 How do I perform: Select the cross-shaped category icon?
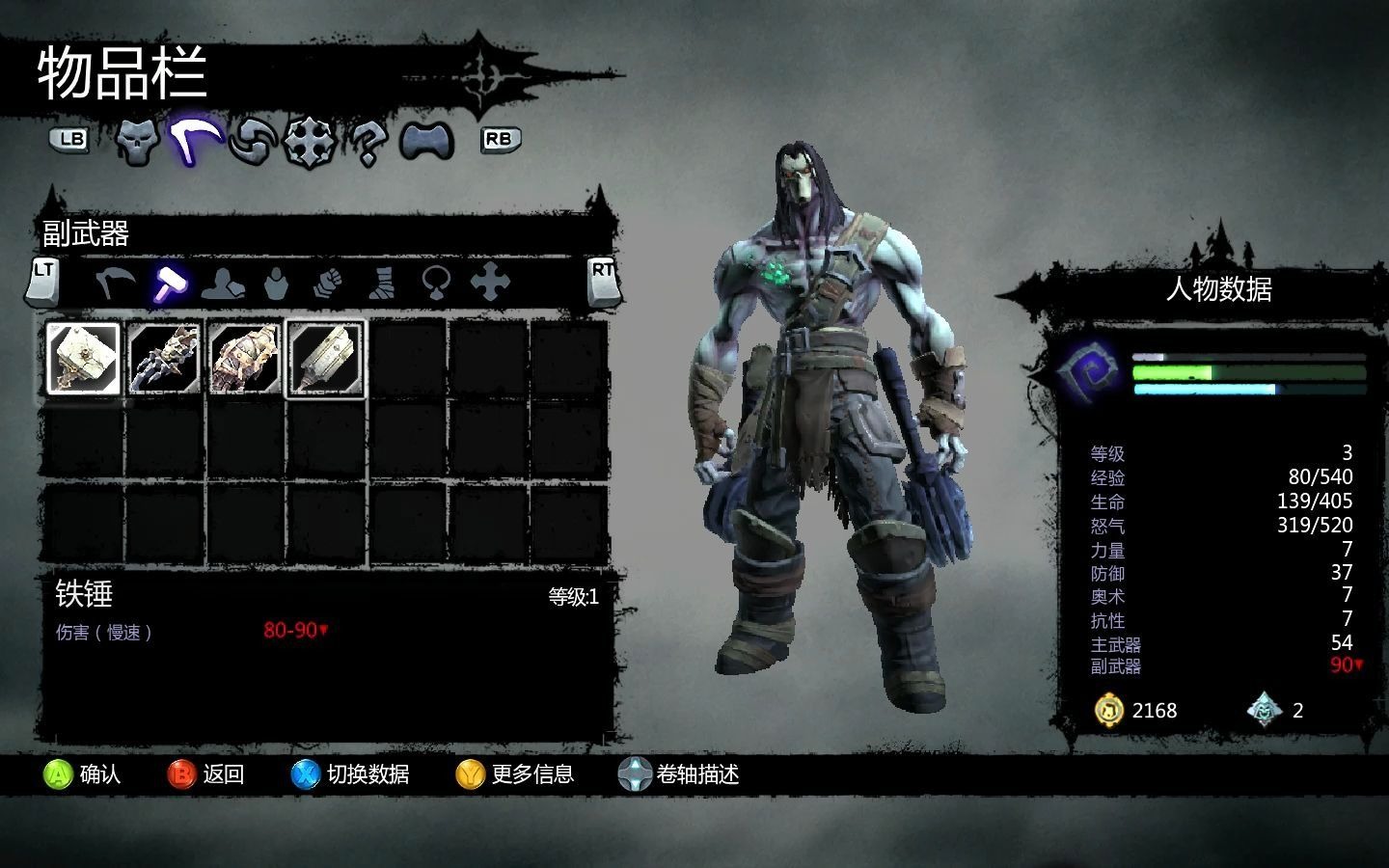[490, 284]
